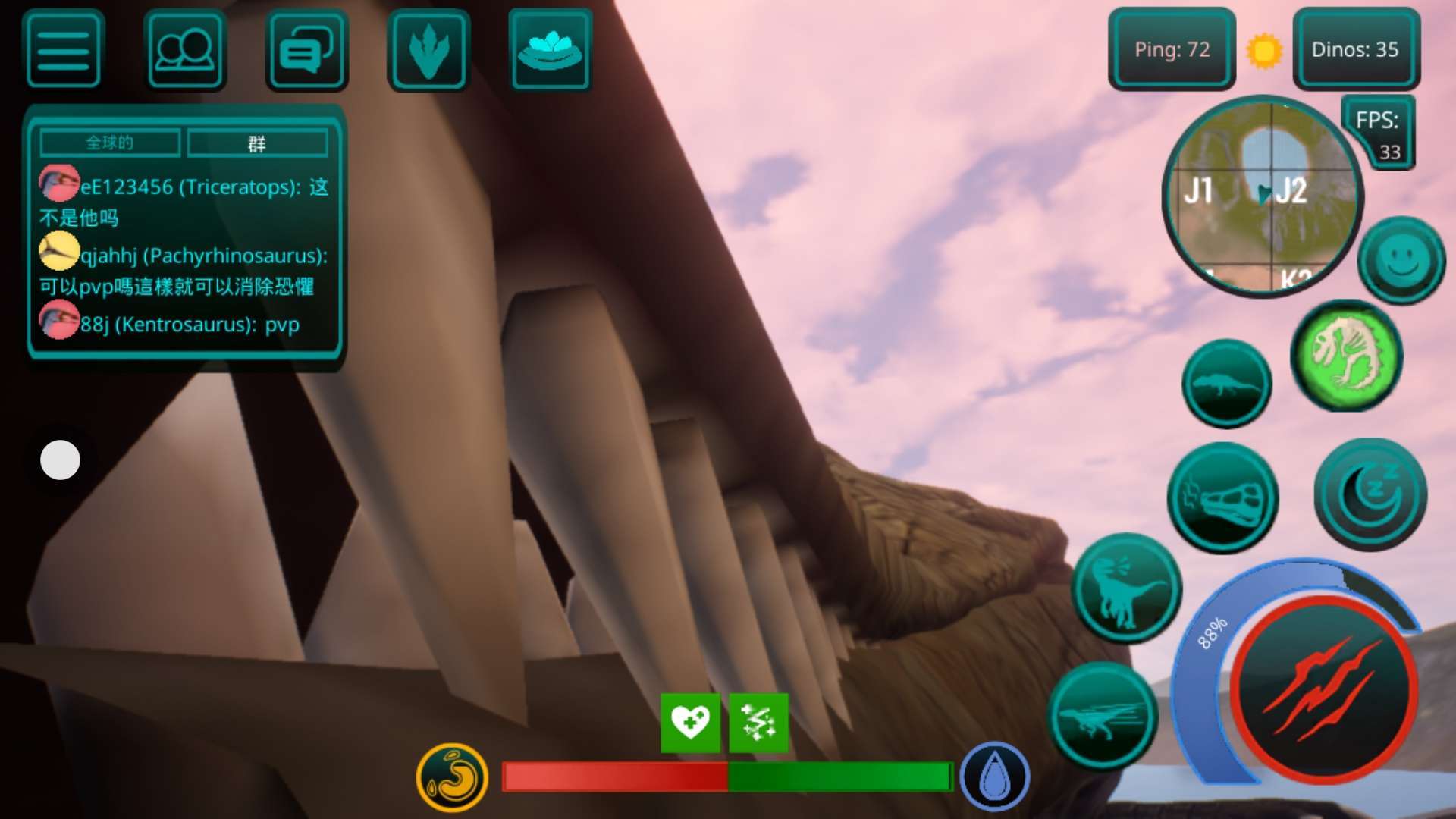Activate the sleep moon button

(x=1370, y=494)
